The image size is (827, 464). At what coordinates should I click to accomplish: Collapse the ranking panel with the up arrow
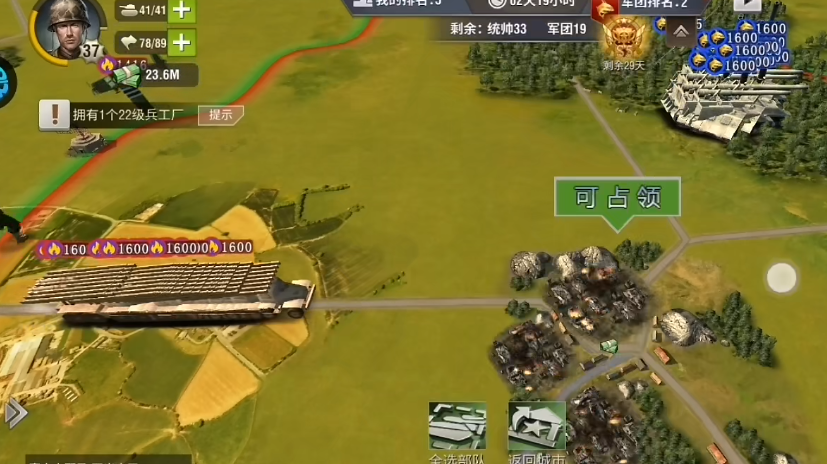(x=680, y=32)
